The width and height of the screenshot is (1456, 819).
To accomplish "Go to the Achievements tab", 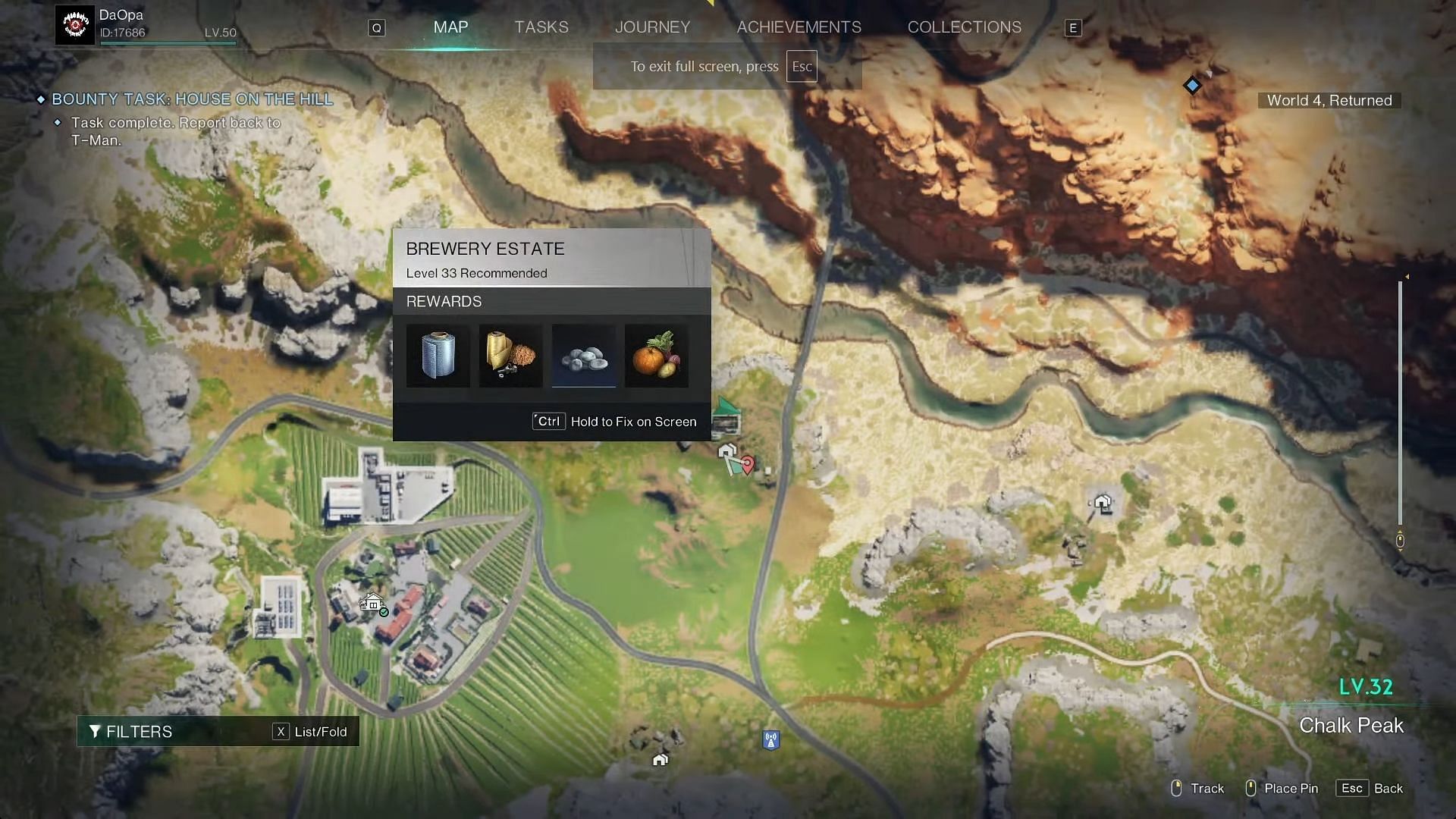I will [799, 27].
